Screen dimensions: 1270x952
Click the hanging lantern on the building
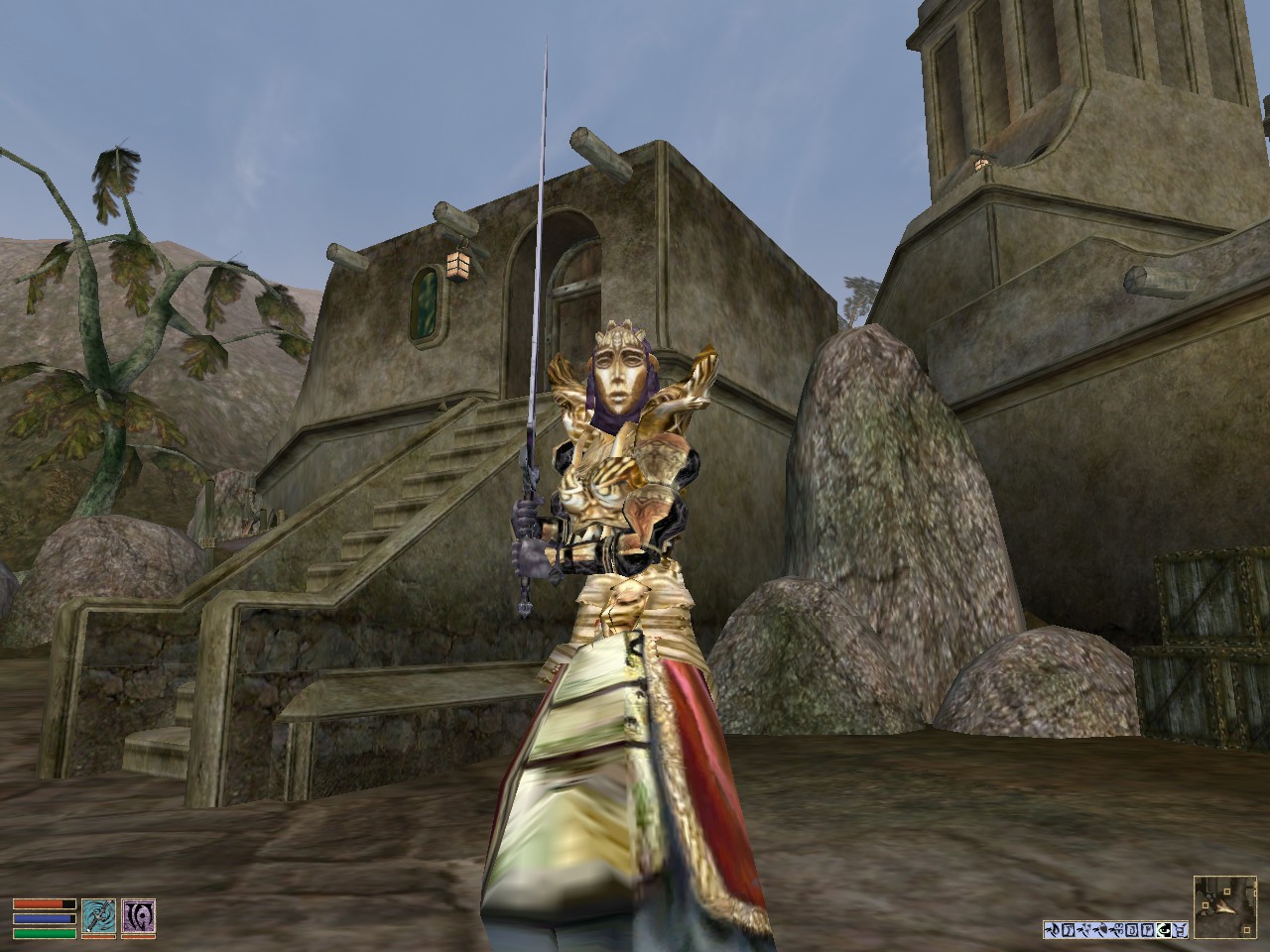(459, 266)
